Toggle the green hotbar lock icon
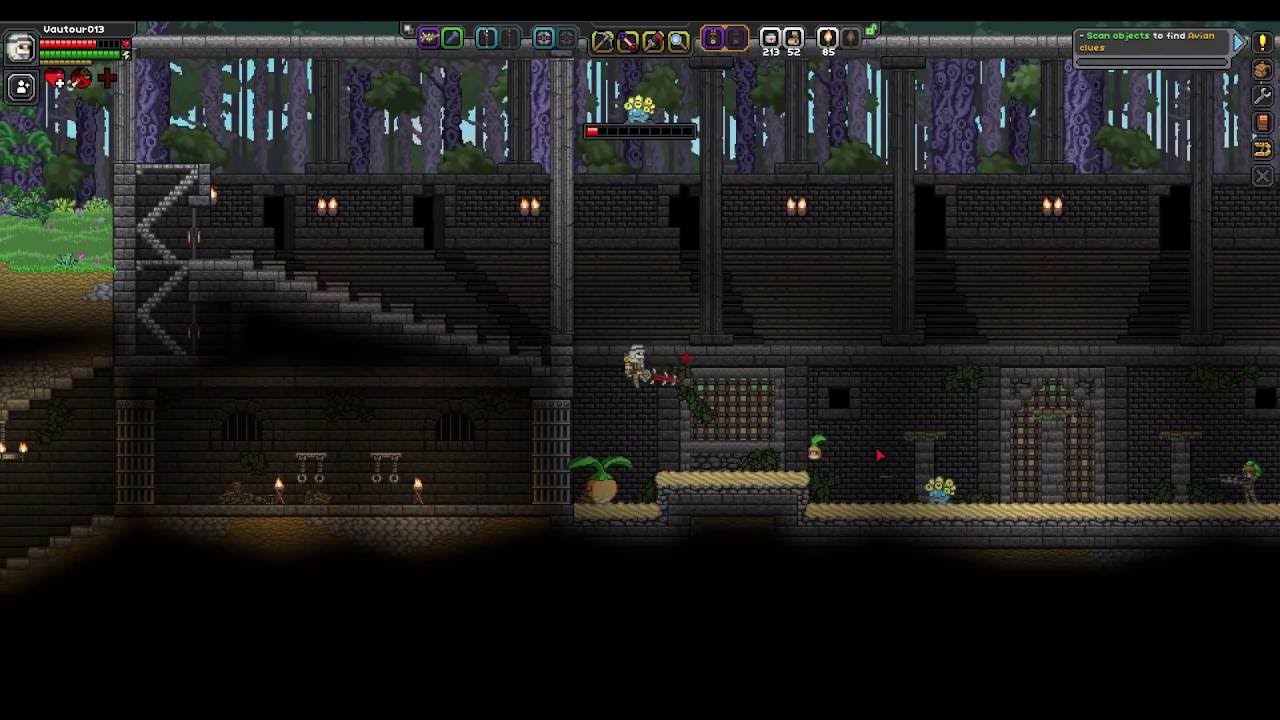 872,31
